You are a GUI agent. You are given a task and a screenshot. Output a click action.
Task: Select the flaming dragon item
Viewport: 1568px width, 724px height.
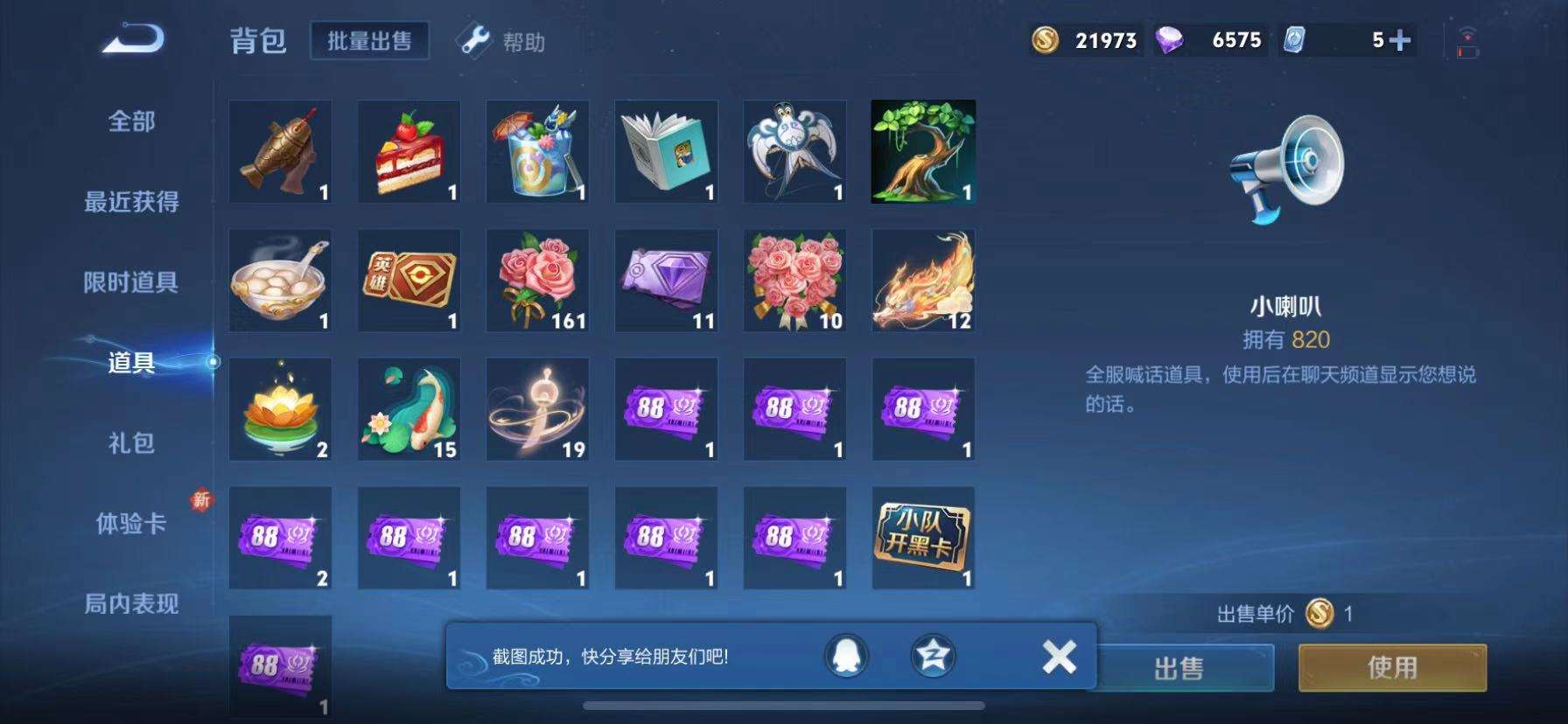922,280
